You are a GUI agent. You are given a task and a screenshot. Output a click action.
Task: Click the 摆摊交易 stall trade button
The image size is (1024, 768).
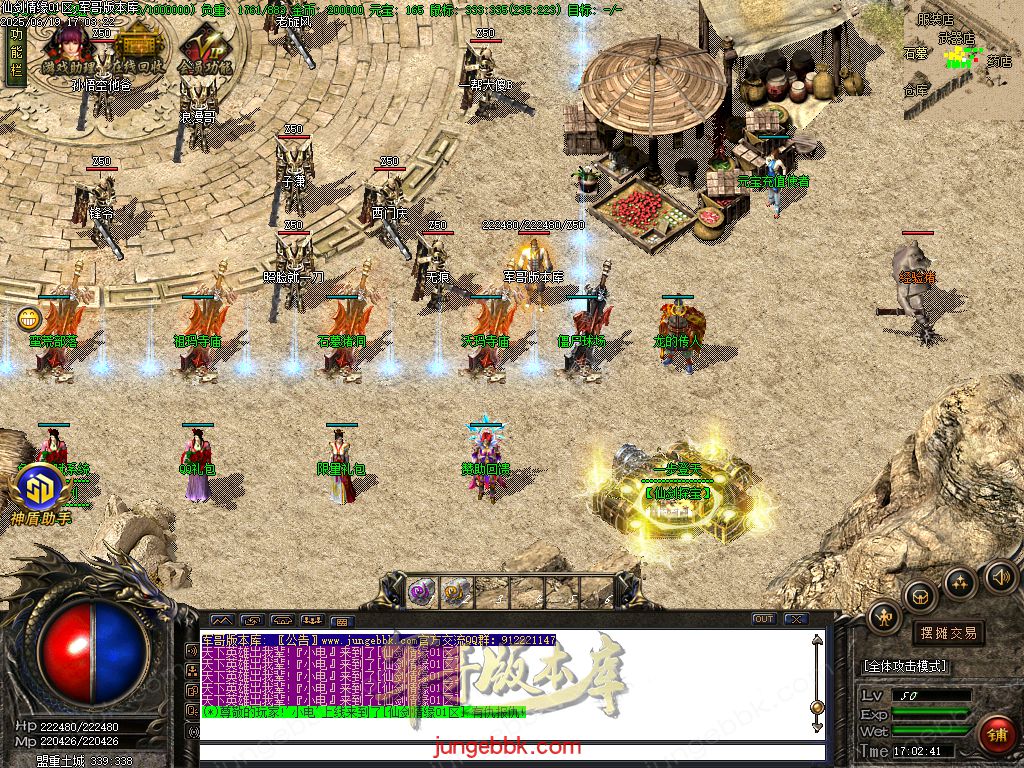click(947, 632)
